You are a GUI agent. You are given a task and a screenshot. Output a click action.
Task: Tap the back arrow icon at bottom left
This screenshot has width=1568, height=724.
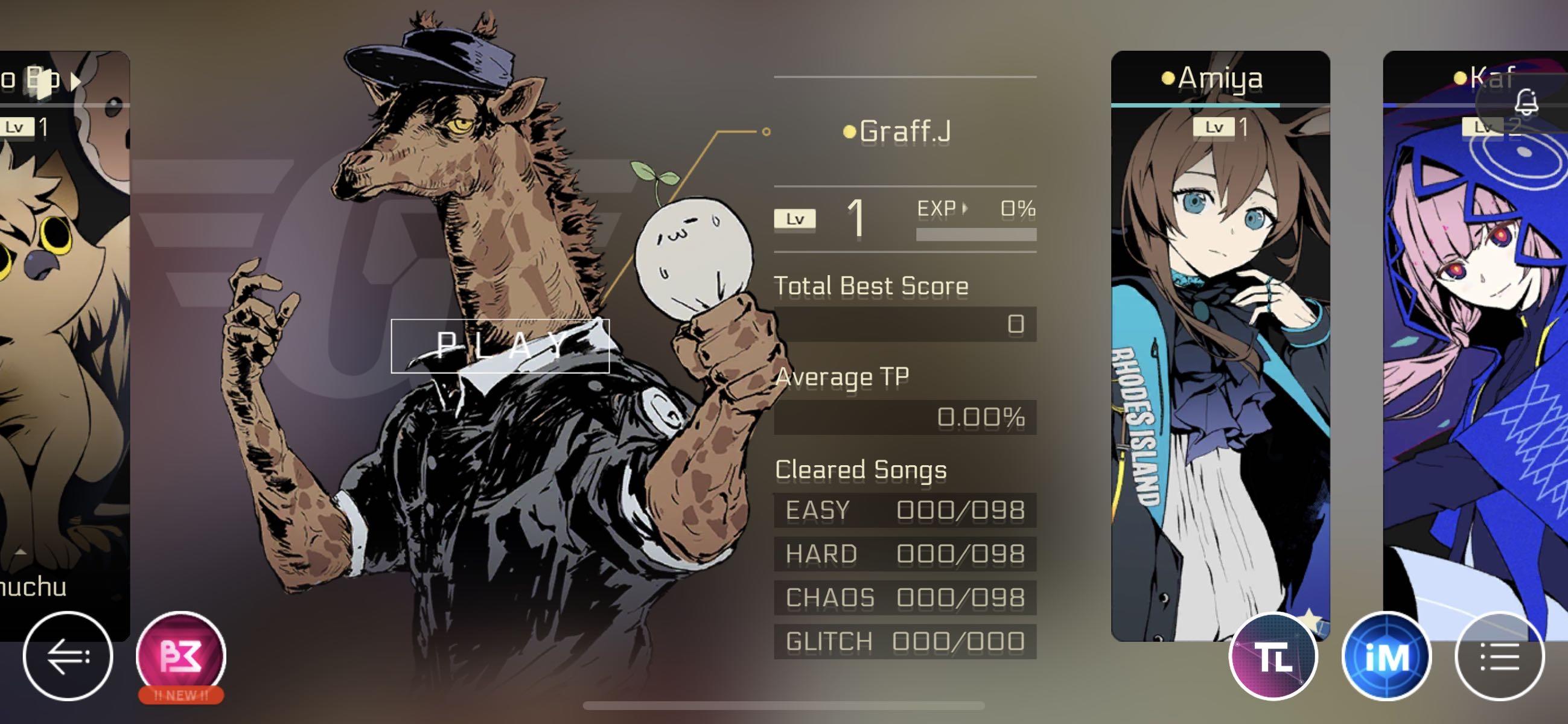pyautogui.click(x=69, y=658)
